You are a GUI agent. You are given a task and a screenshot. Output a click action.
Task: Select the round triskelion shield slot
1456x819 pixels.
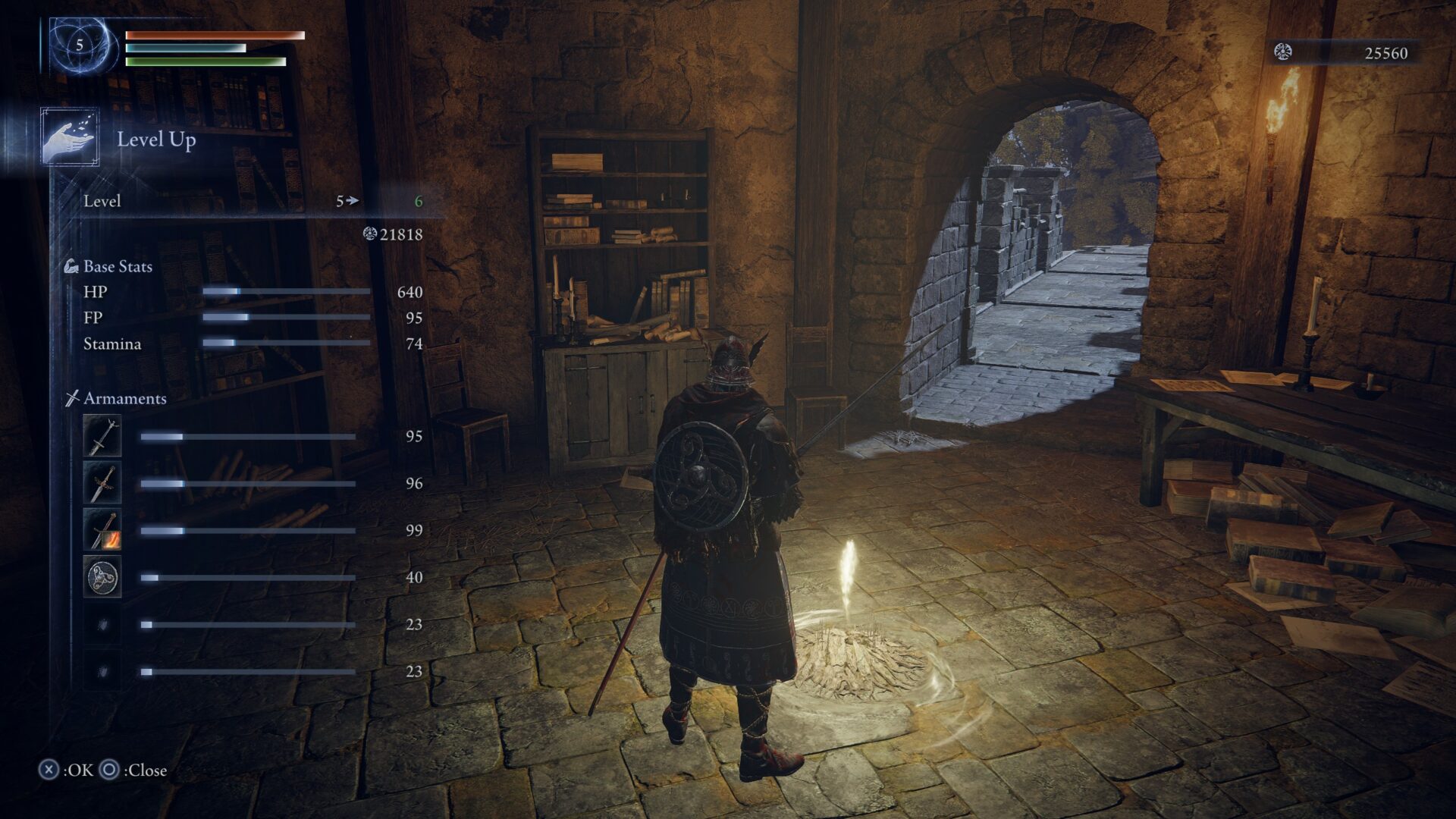102,577
